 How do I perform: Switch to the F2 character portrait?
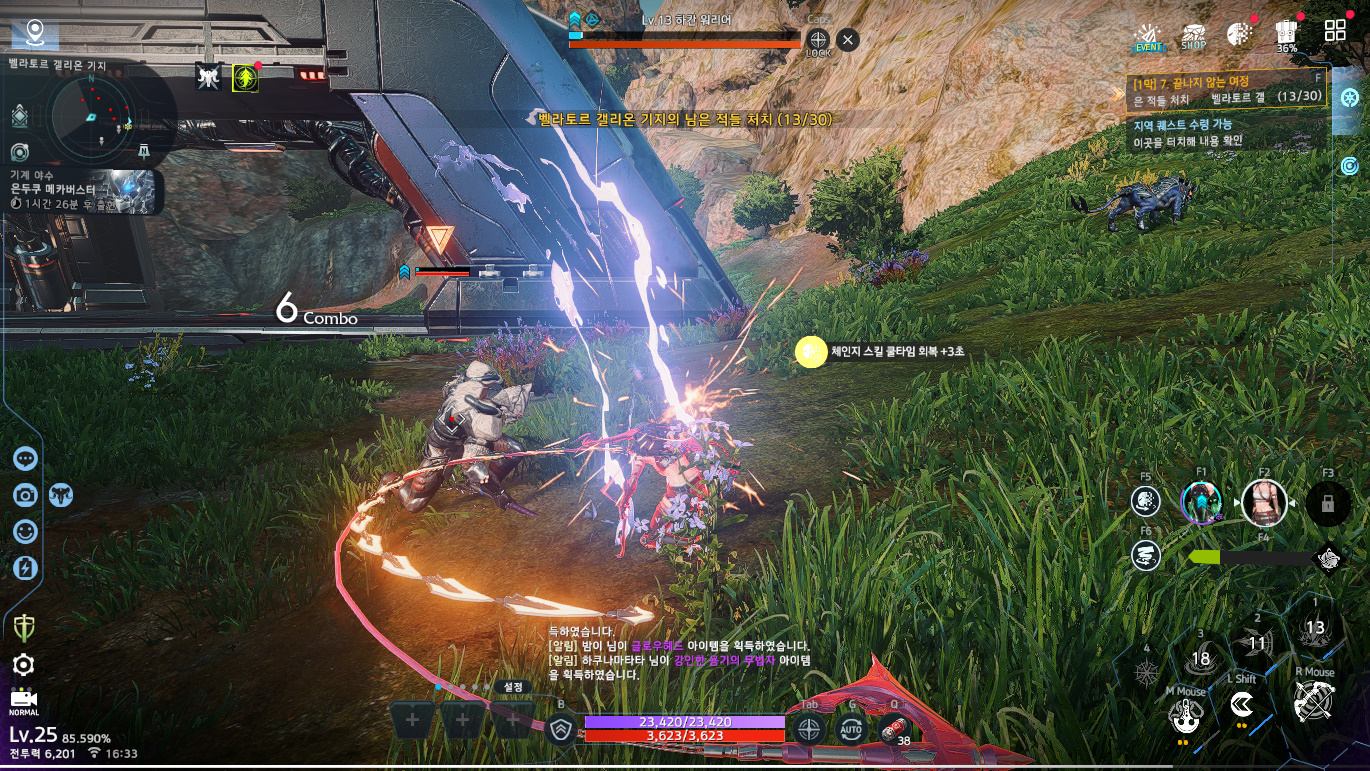click(x=1264, y=502)
